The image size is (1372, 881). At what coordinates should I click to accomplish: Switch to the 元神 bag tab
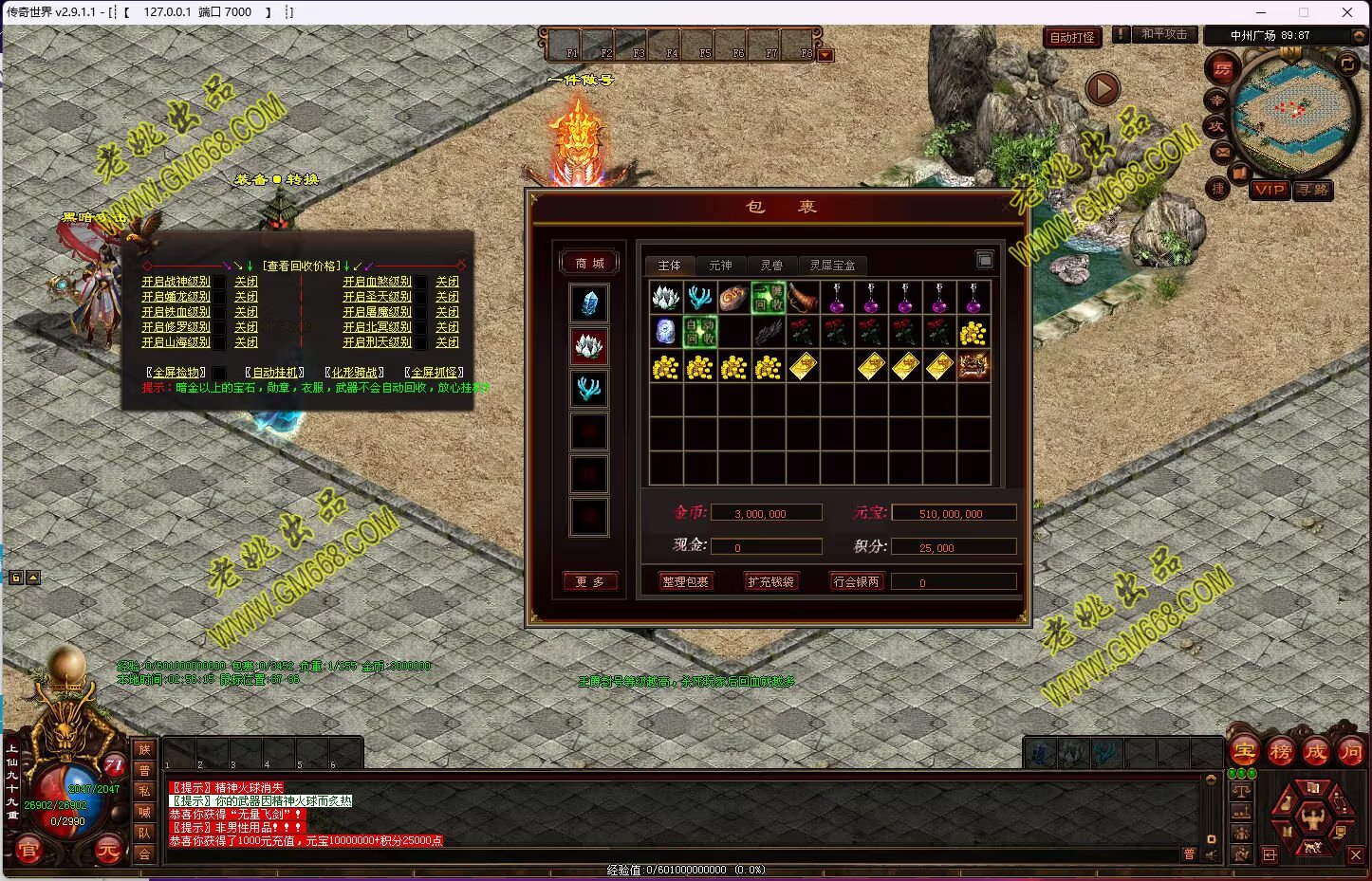click(x=720, y=266)
